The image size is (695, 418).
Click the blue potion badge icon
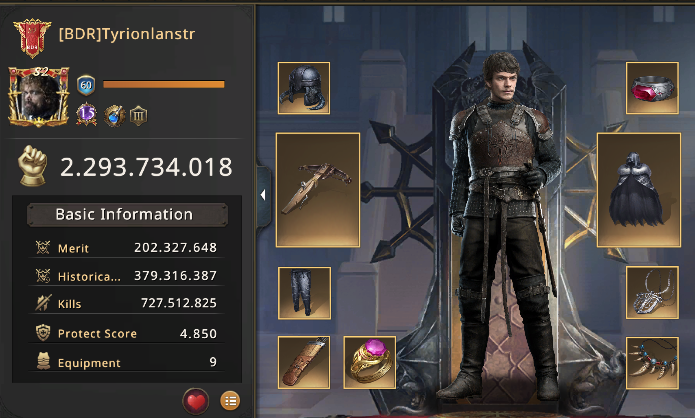tap(114, 115)
